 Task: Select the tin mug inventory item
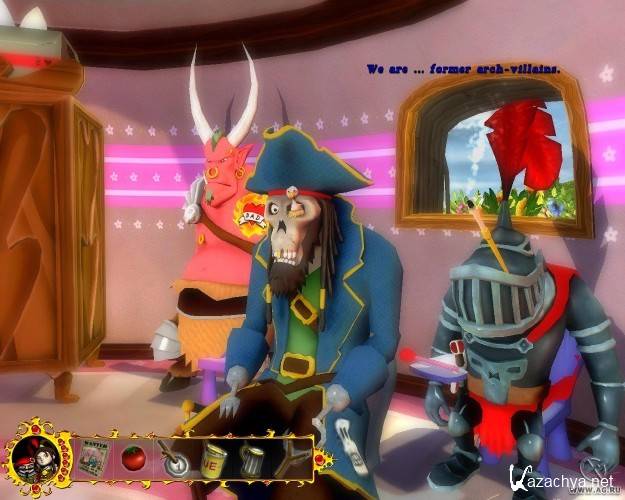(252, 461)
